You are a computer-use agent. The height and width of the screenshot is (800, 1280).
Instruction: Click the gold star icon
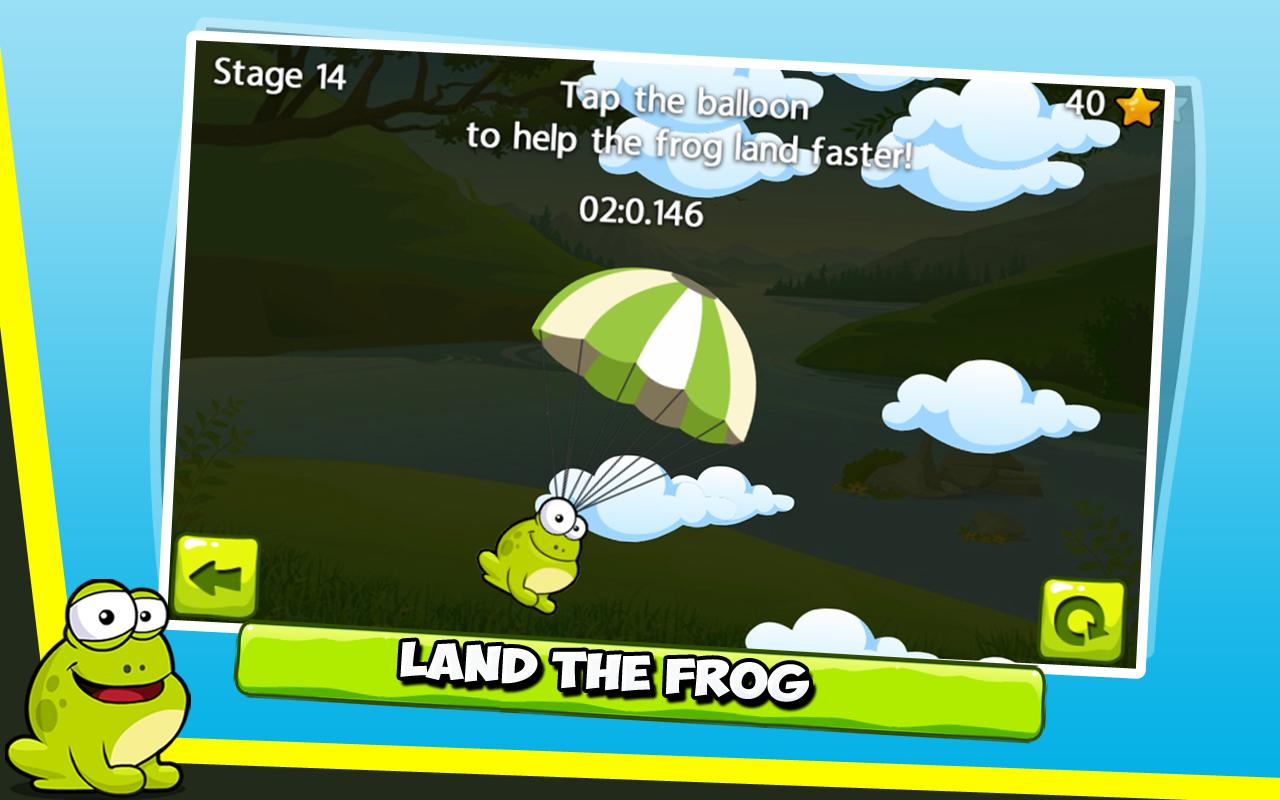(x=1140, y=107)
